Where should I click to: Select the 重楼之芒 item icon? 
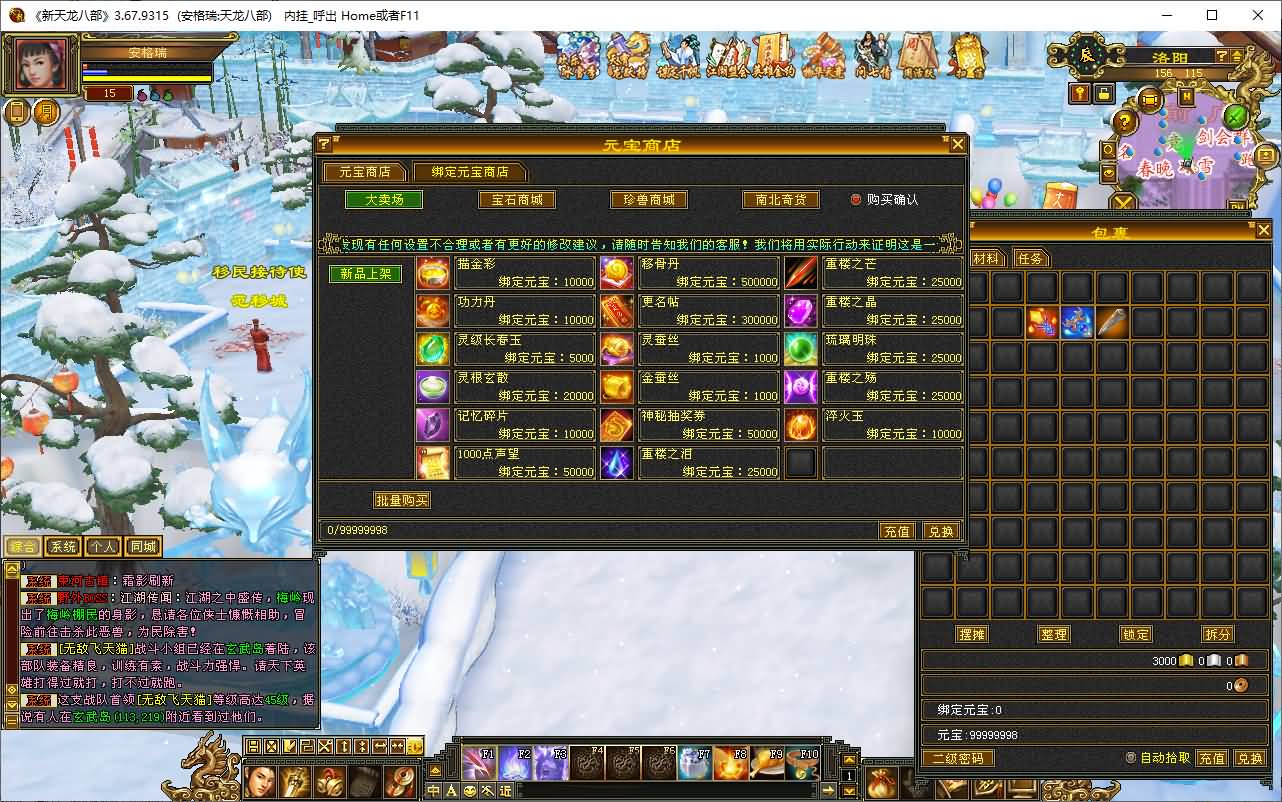tap(801, 271)
